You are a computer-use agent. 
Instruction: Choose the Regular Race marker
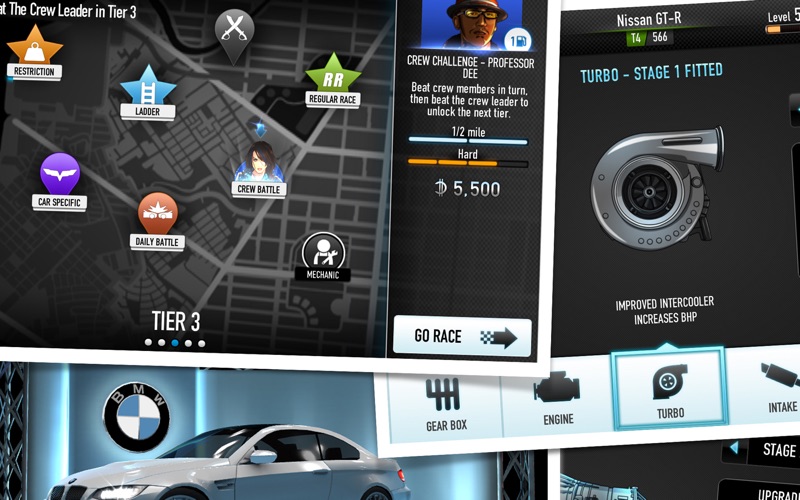click(332, 78)
